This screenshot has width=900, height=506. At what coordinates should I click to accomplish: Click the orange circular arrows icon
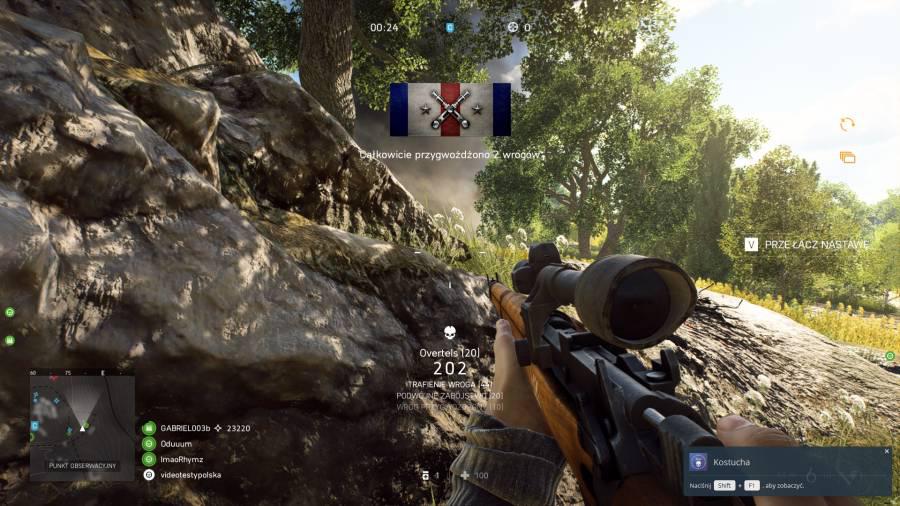click(x=847, y=124)
